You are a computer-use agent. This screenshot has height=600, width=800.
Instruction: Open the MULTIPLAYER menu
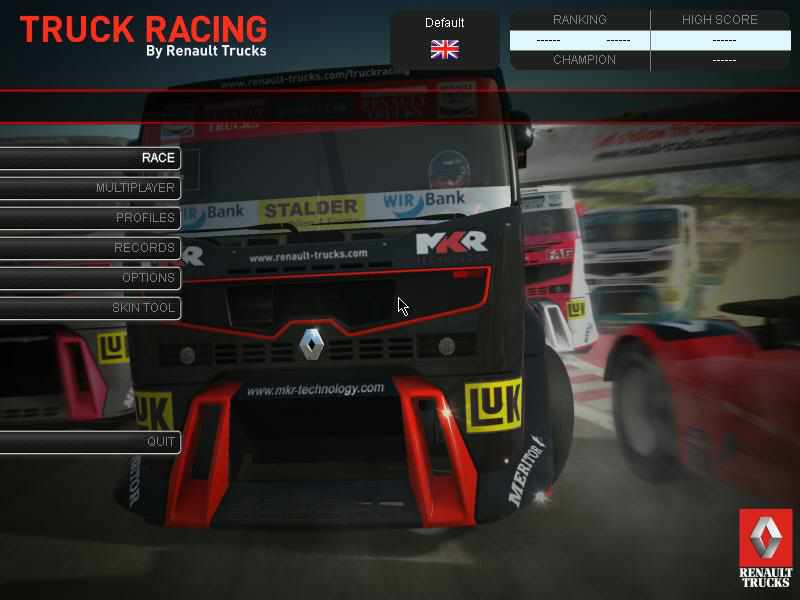click(135, 188)
